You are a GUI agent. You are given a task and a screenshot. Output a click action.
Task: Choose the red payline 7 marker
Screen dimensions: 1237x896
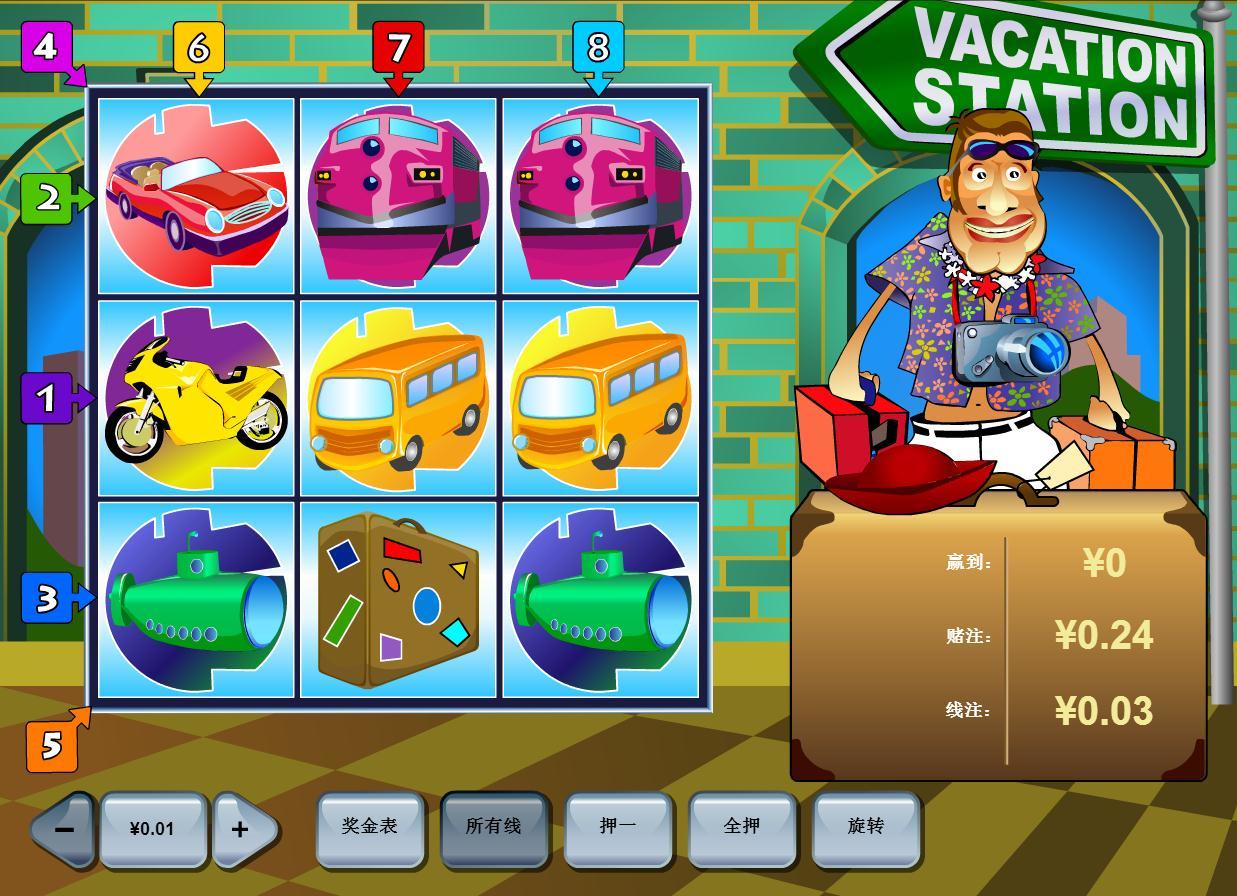point(398,47)
